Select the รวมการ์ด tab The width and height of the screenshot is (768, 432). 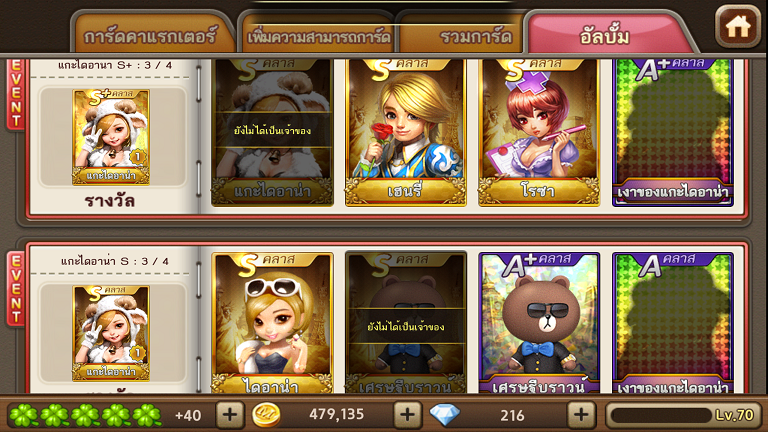[x=460, y=36]
